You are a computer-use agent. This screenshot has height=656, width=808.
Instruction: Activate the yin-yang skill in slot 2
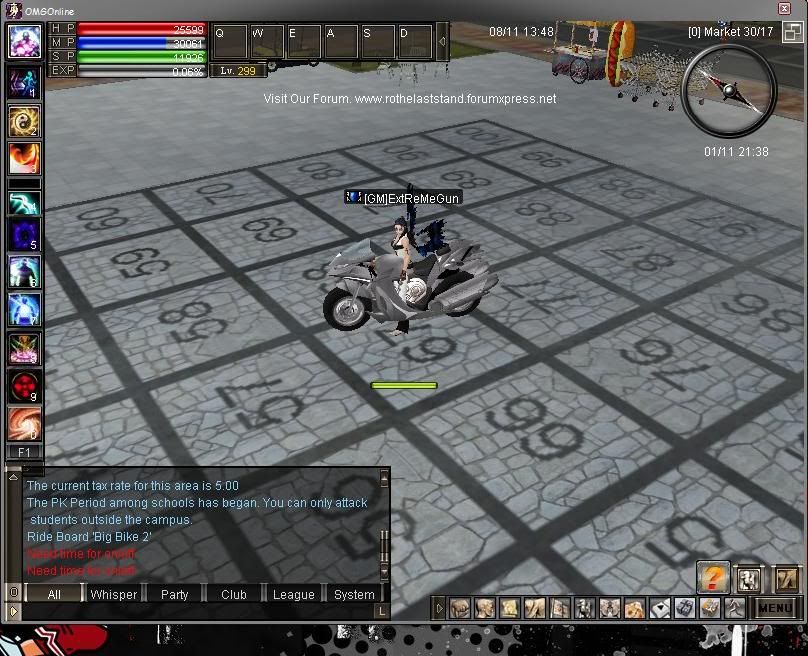pyautogui.click(x=24, y=122)
